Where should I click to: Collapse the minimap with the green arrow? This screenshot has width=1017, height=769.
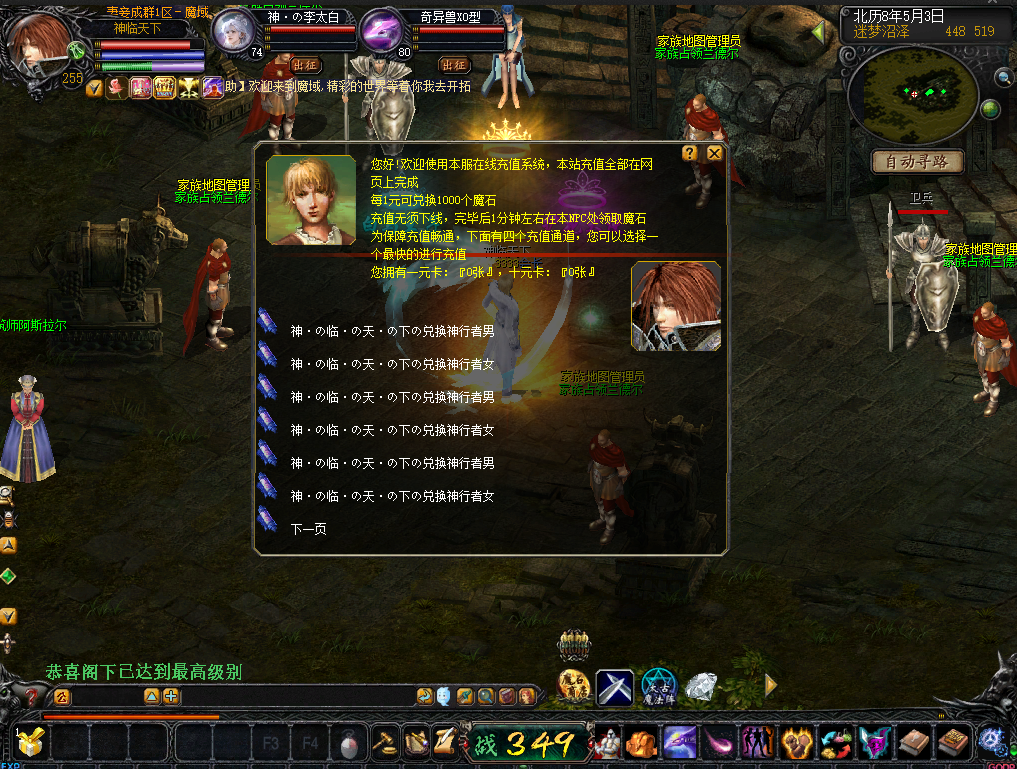coord(818,32)
